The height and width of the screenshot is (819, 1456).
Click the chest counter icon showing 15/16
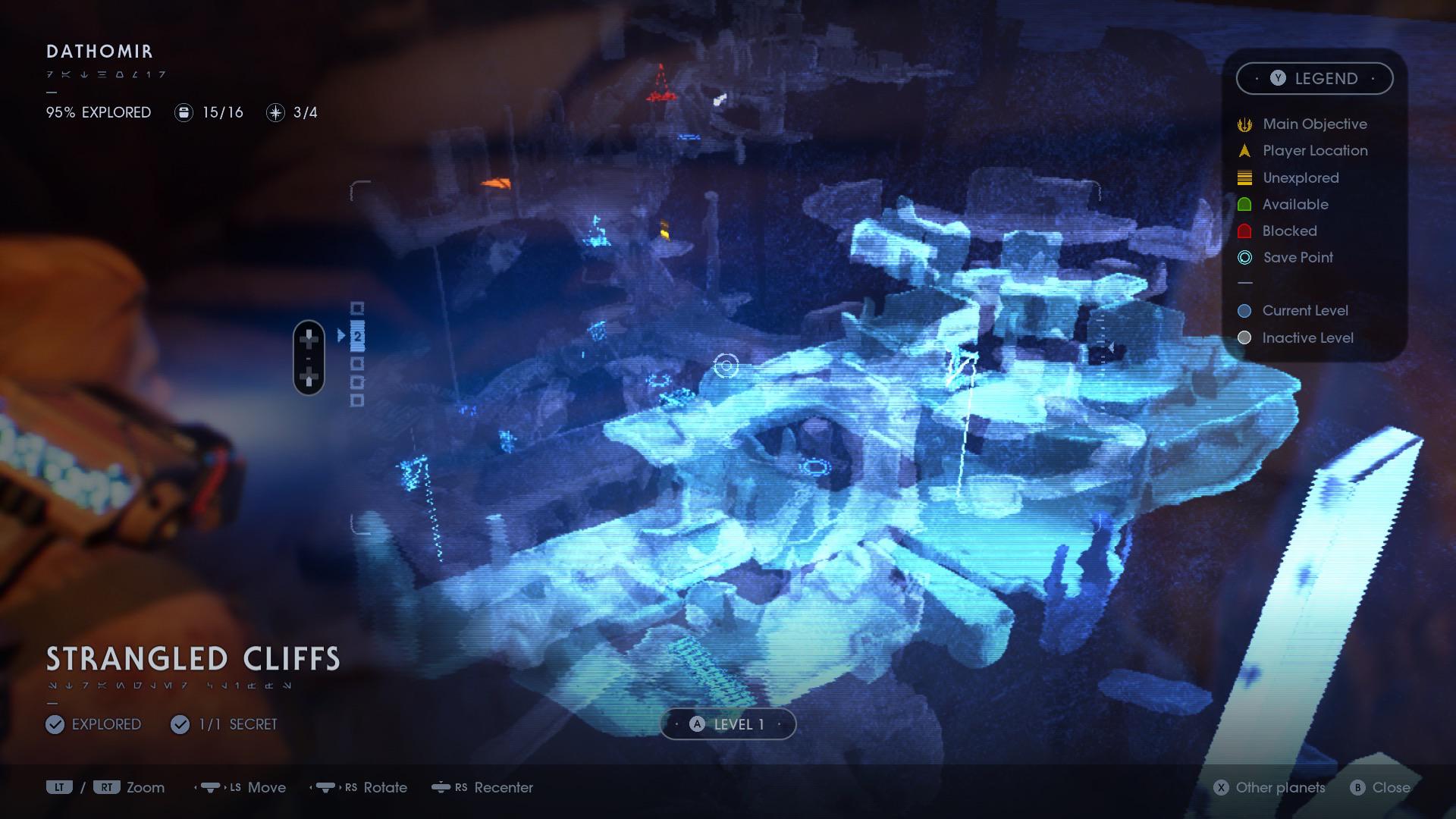coord(183,112)
